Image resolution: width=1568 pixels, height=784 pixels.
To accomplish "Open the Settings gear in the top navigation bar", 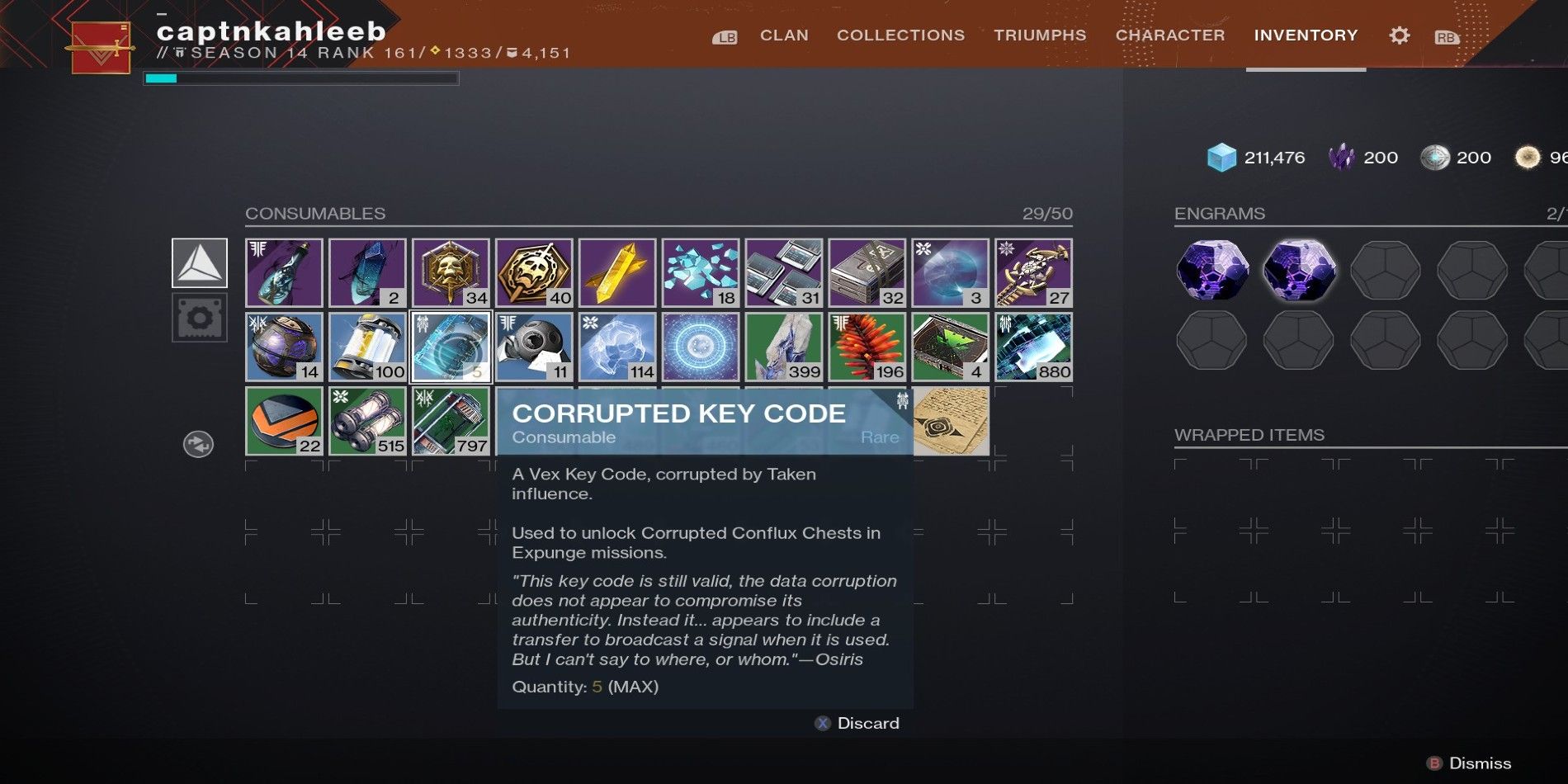I will 1399,35.
